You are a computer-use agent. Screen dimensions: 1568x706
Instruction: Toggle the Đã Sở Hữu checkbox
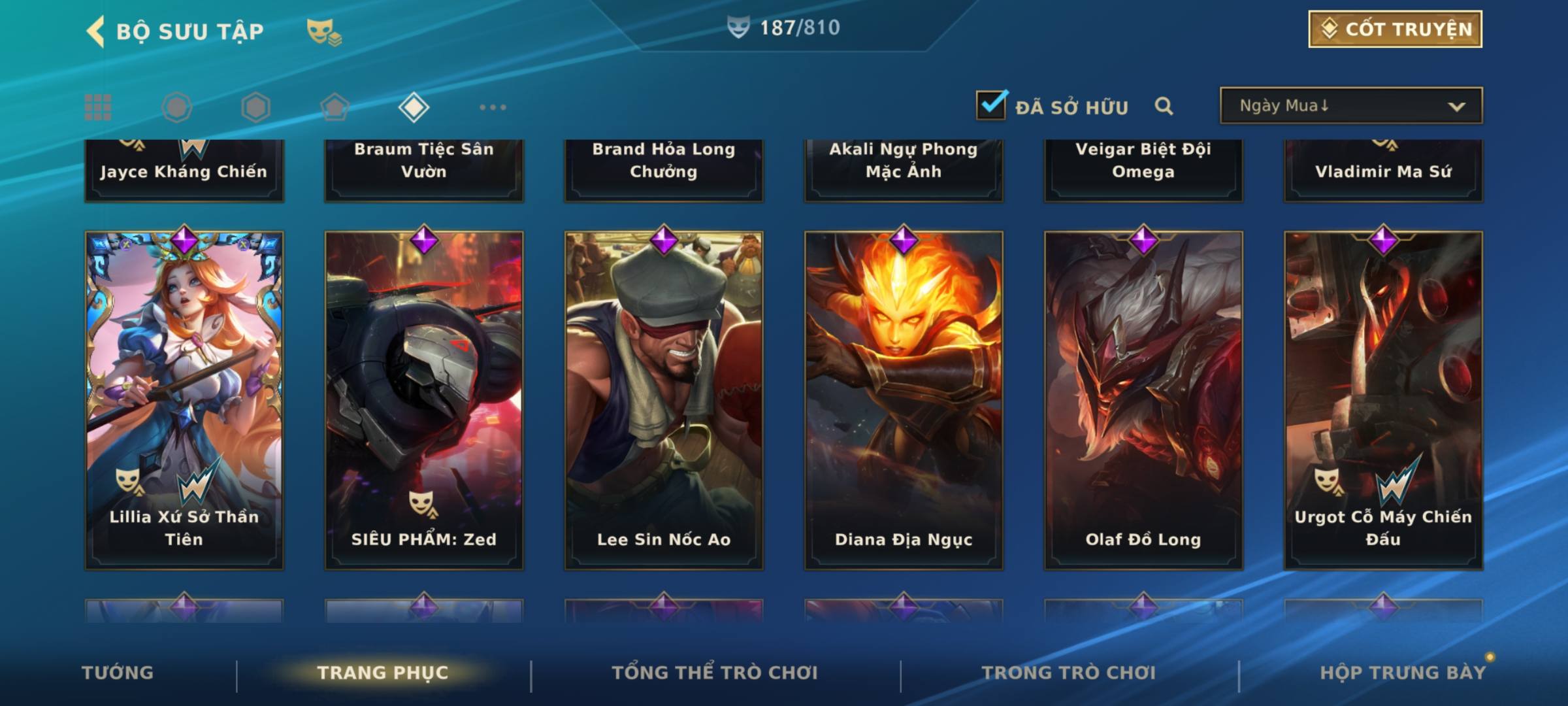point(991,105)
